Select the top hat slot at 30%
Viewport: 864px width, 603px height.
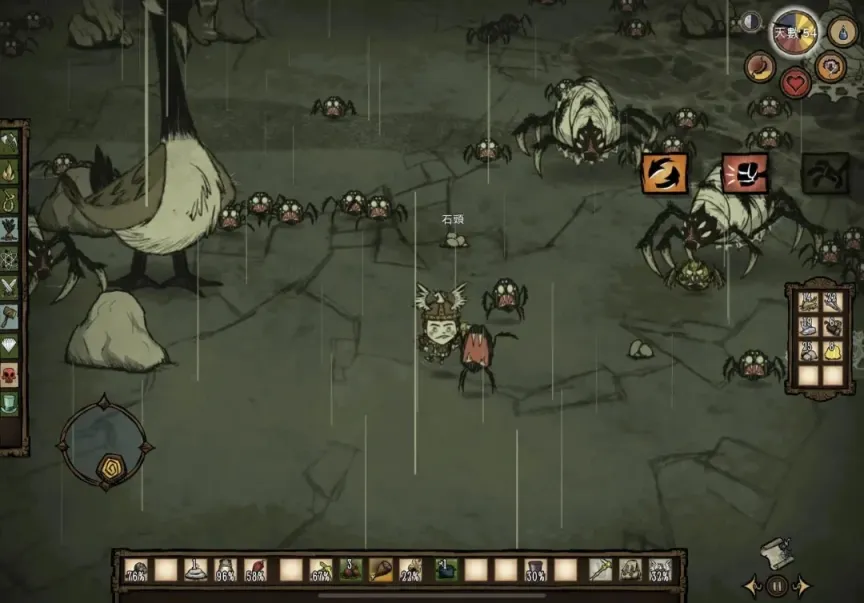tap(535, 570)
